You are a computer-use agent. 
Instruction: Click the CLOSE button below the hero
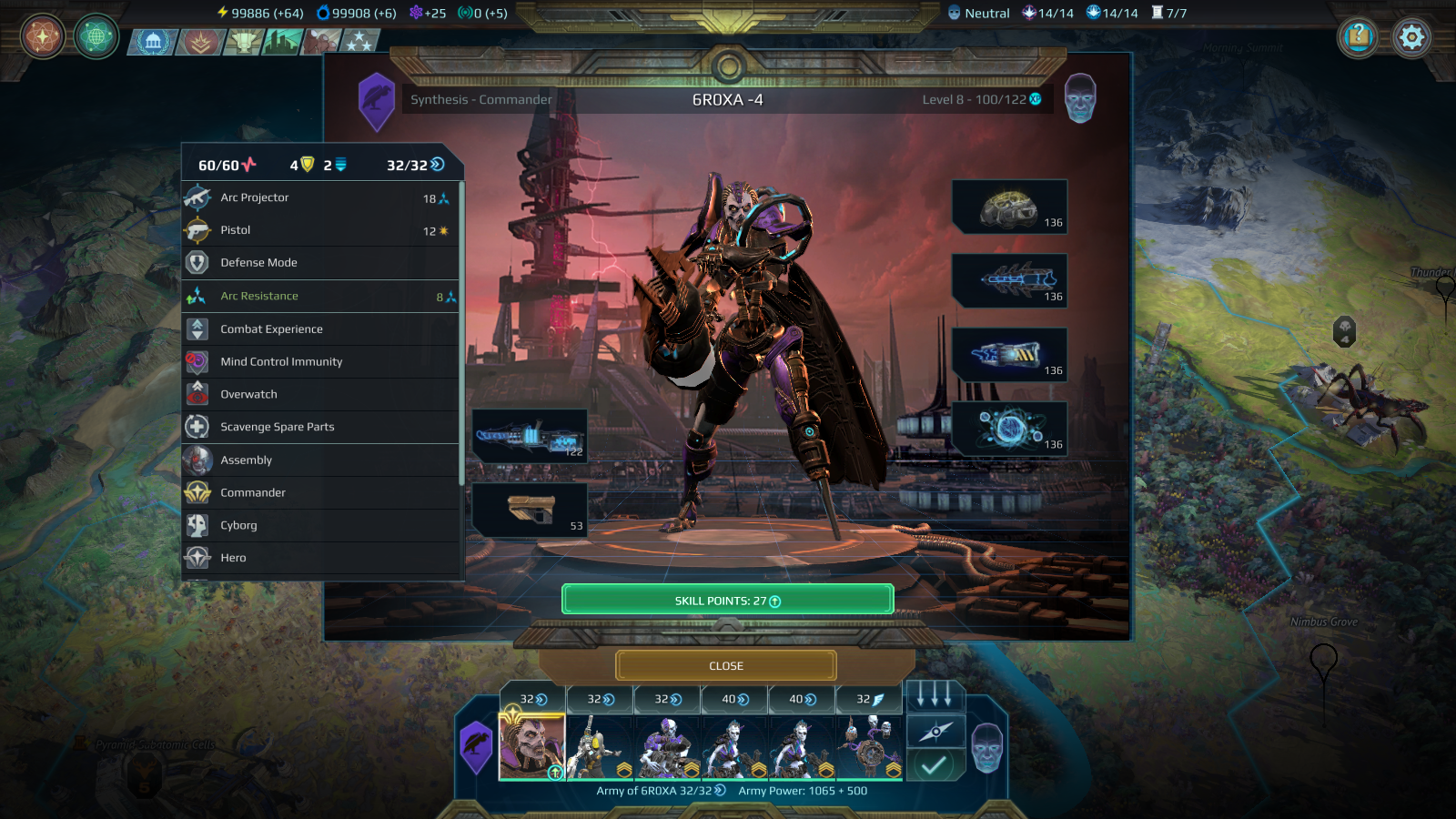725,665
